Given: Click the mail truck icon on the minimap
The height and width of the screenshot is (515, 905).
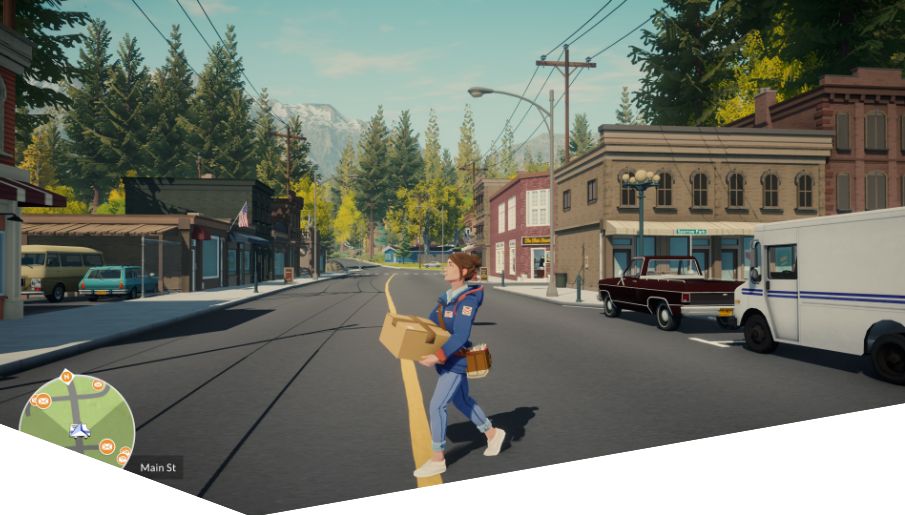Looking at the screenshot, I should click(x=79, y=431).
